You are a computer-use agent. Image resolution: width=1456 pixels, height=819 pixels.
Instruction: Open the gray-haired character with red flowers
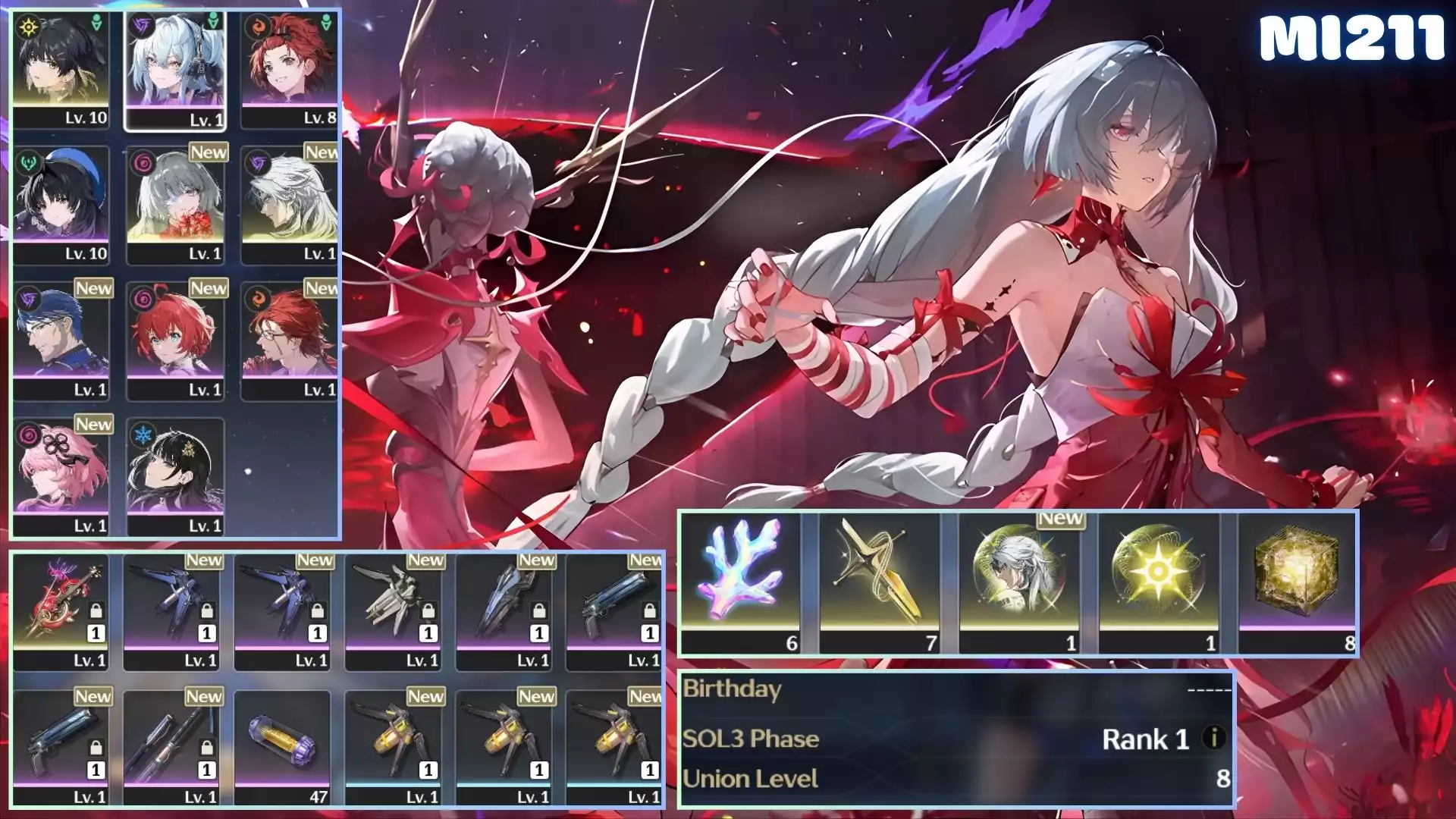(175, 203)
